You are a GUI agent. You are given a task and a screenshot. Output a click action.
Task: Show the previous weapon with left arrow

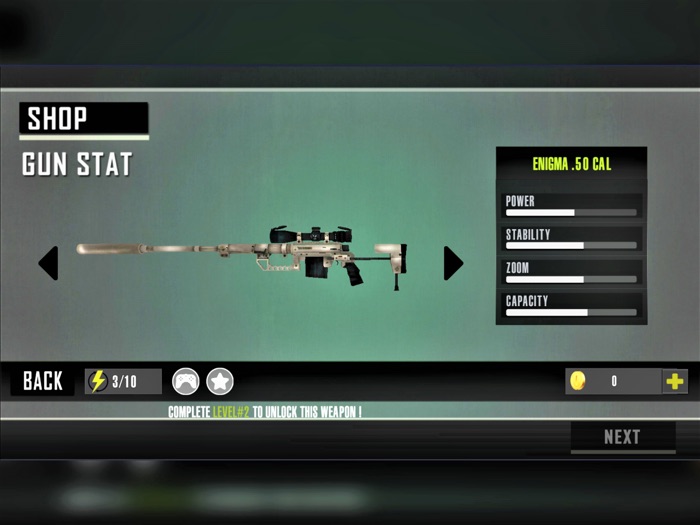pyautogui.click(x=48, y=263)
